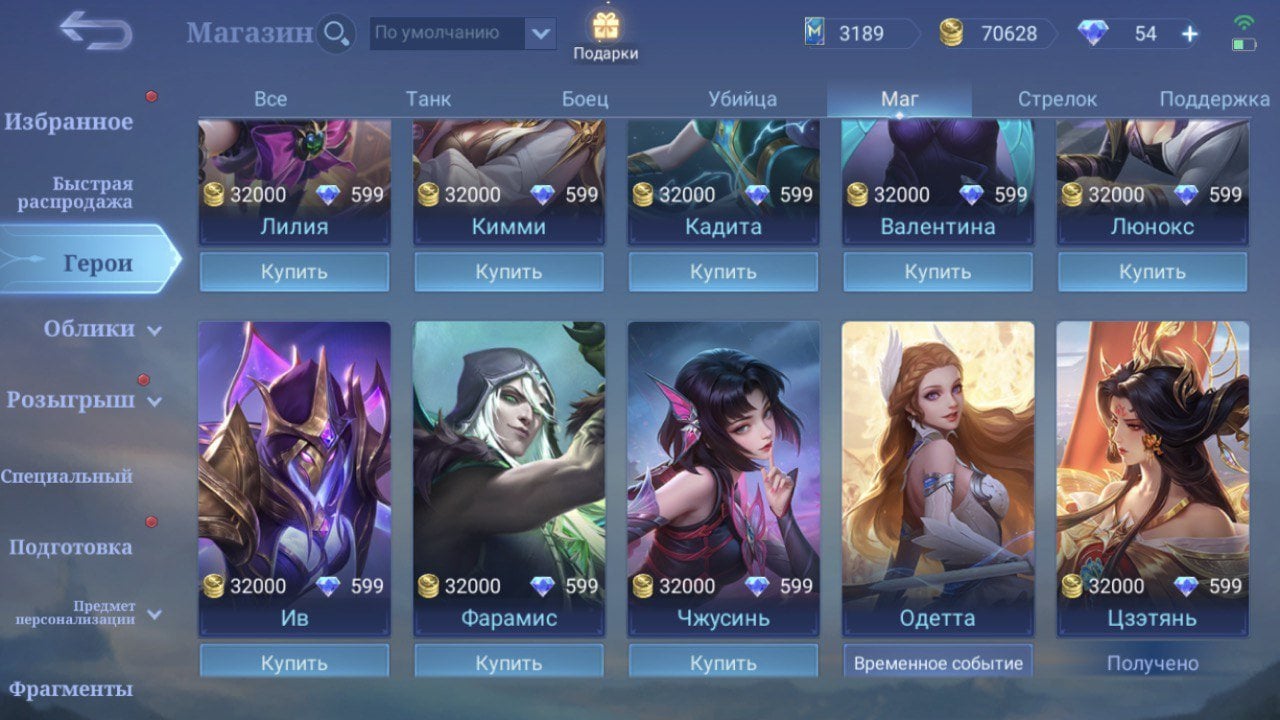Expand the Облики menu entry
Screen dimensions: 1280x720
pos(90,329)
